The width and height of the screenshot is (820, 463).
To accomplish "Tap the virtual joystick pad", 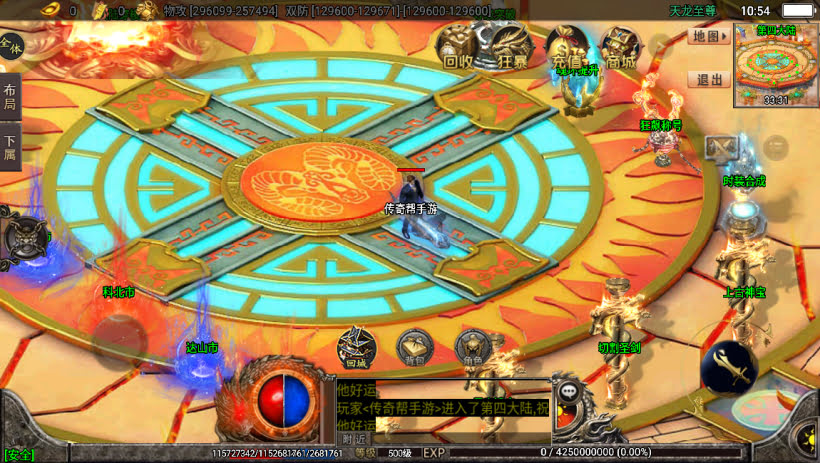I will point(121,341).
